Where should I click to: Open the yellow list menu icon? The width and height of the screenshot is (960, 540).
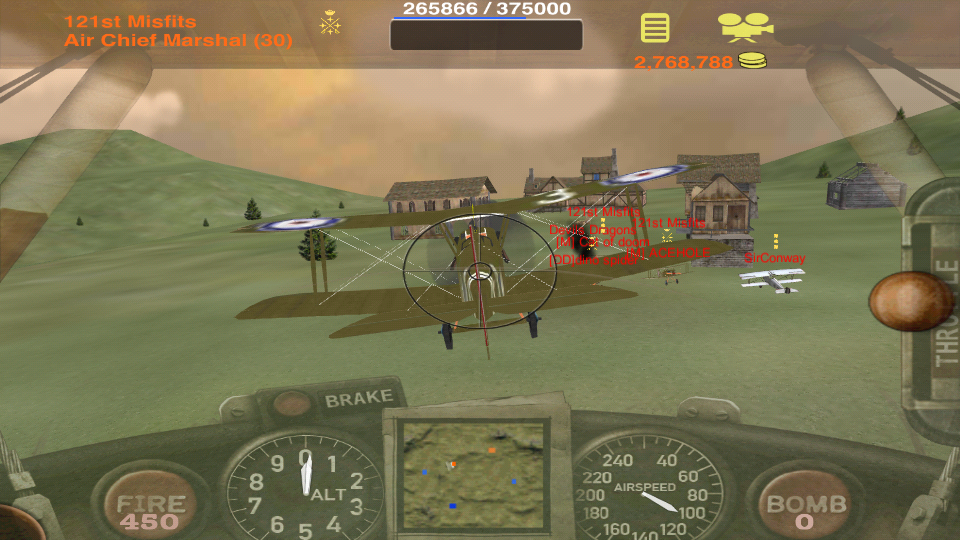click(655, 27)
